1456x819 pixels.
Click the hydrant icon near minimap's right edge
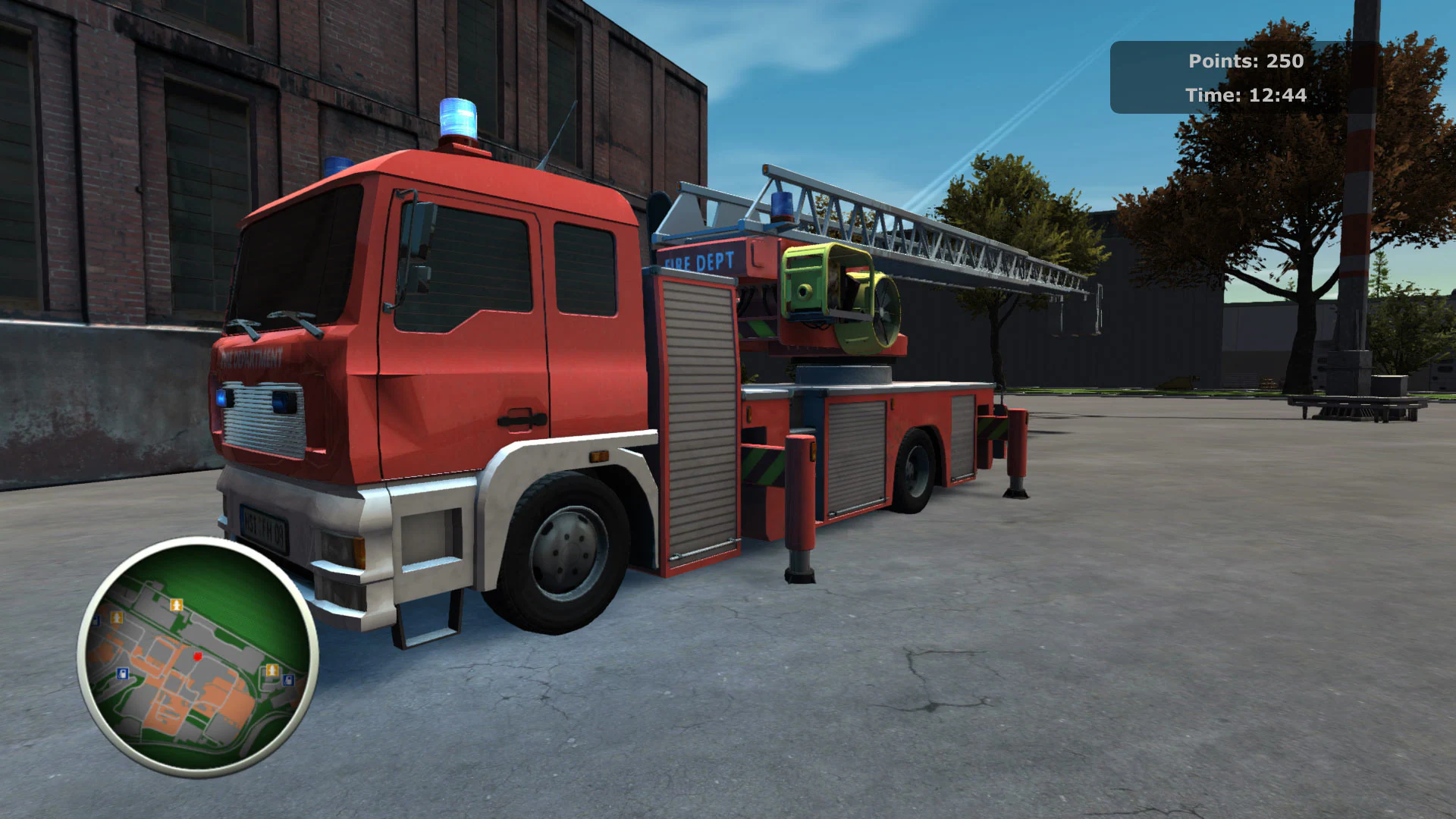[272, 670]
